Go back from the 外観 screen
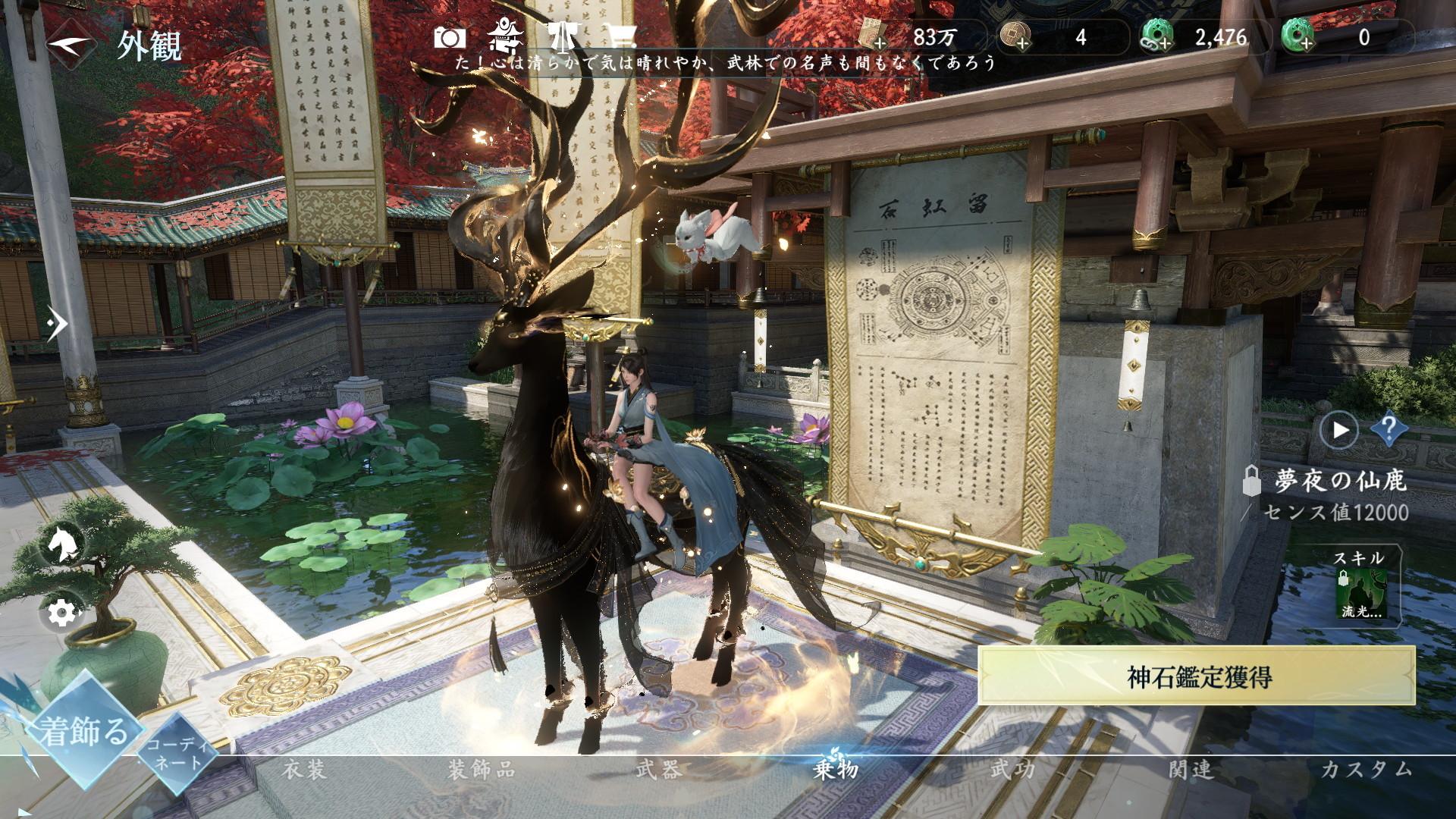This screenshot has width=1456, height=819. [x=73, y=44]
